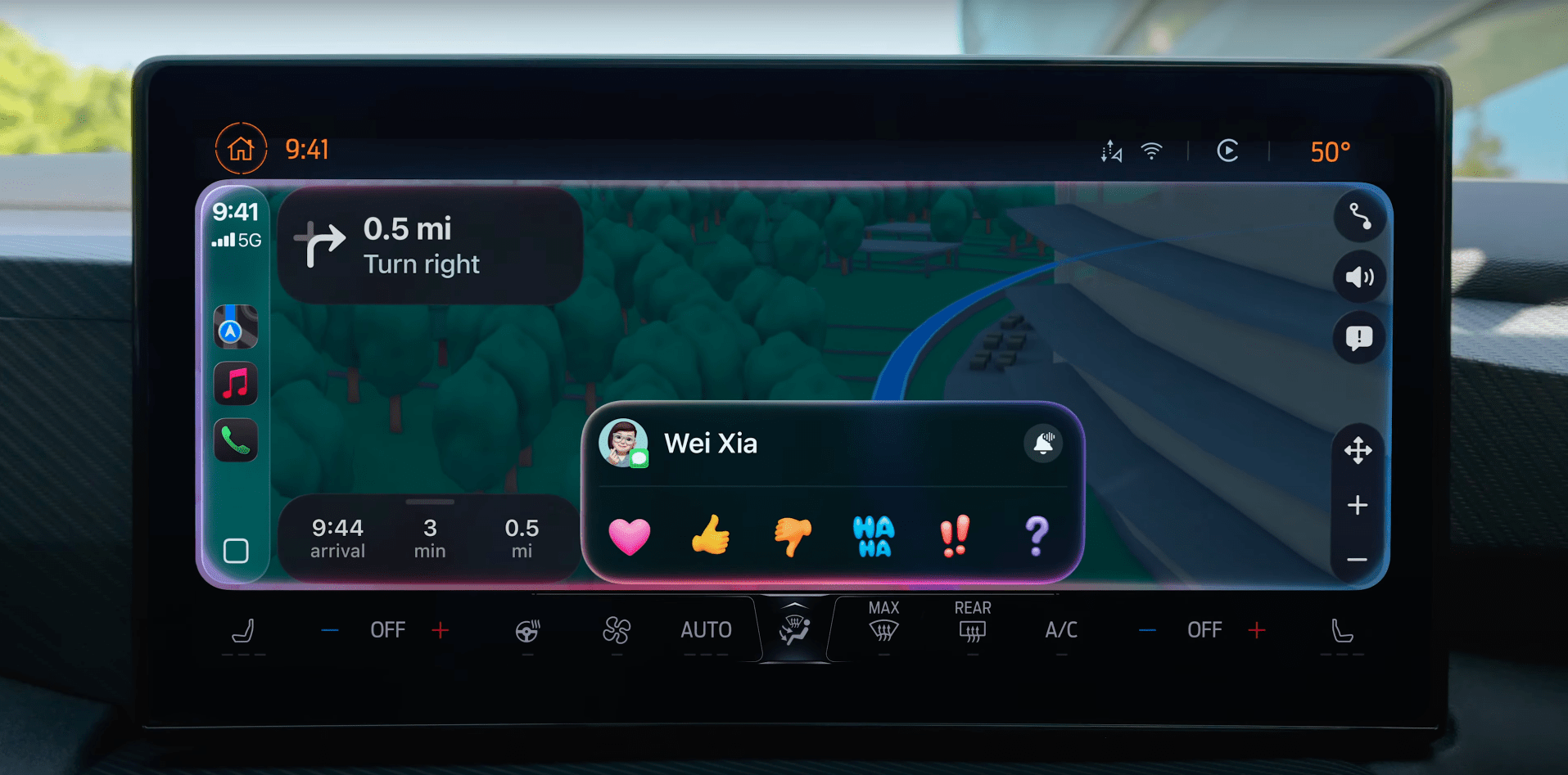The width and height of the screenshot is (1568, 775).
Task: Report an incident on the map
Action: [1359, 337]
